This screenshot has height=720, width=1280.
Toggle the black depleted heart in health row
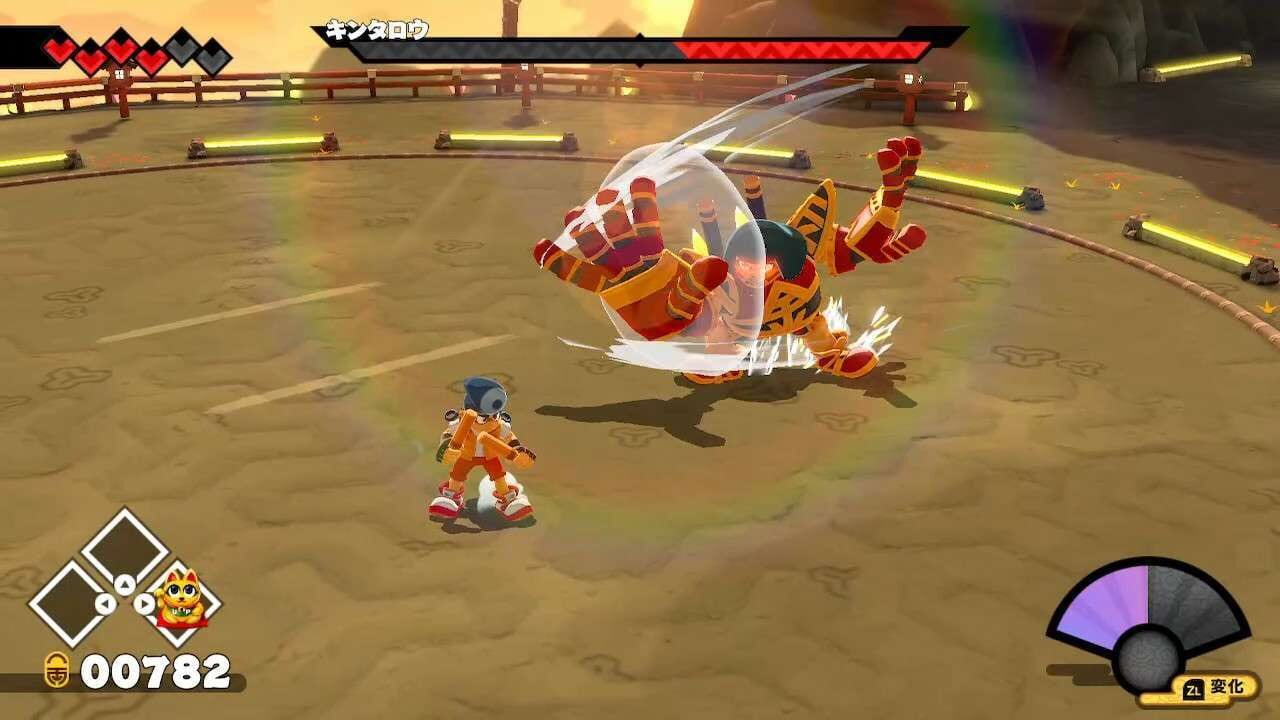coord(215,56)
